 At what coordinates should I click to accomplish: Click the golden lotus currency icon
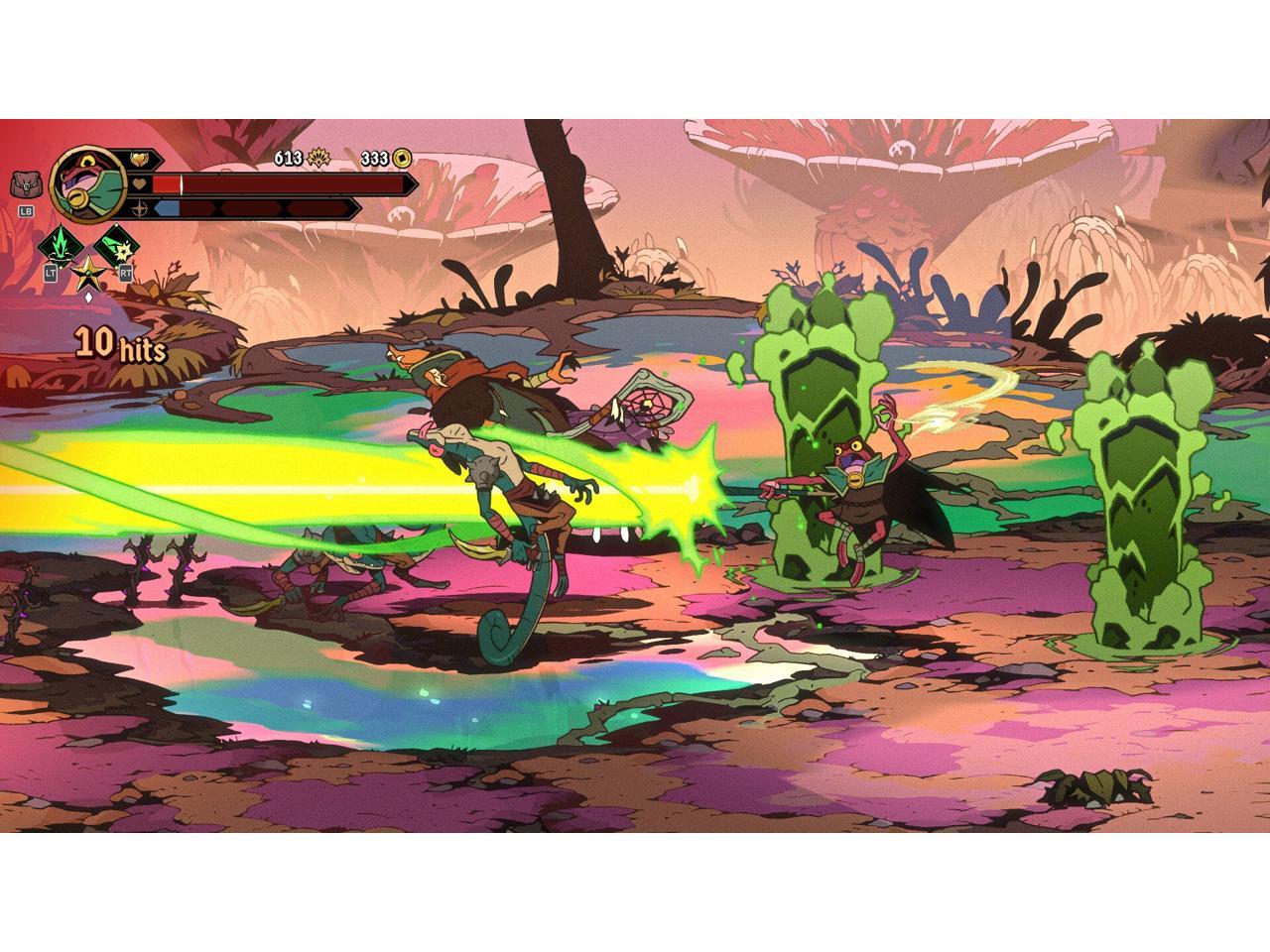pyautogui.click(x=316, y=159)
